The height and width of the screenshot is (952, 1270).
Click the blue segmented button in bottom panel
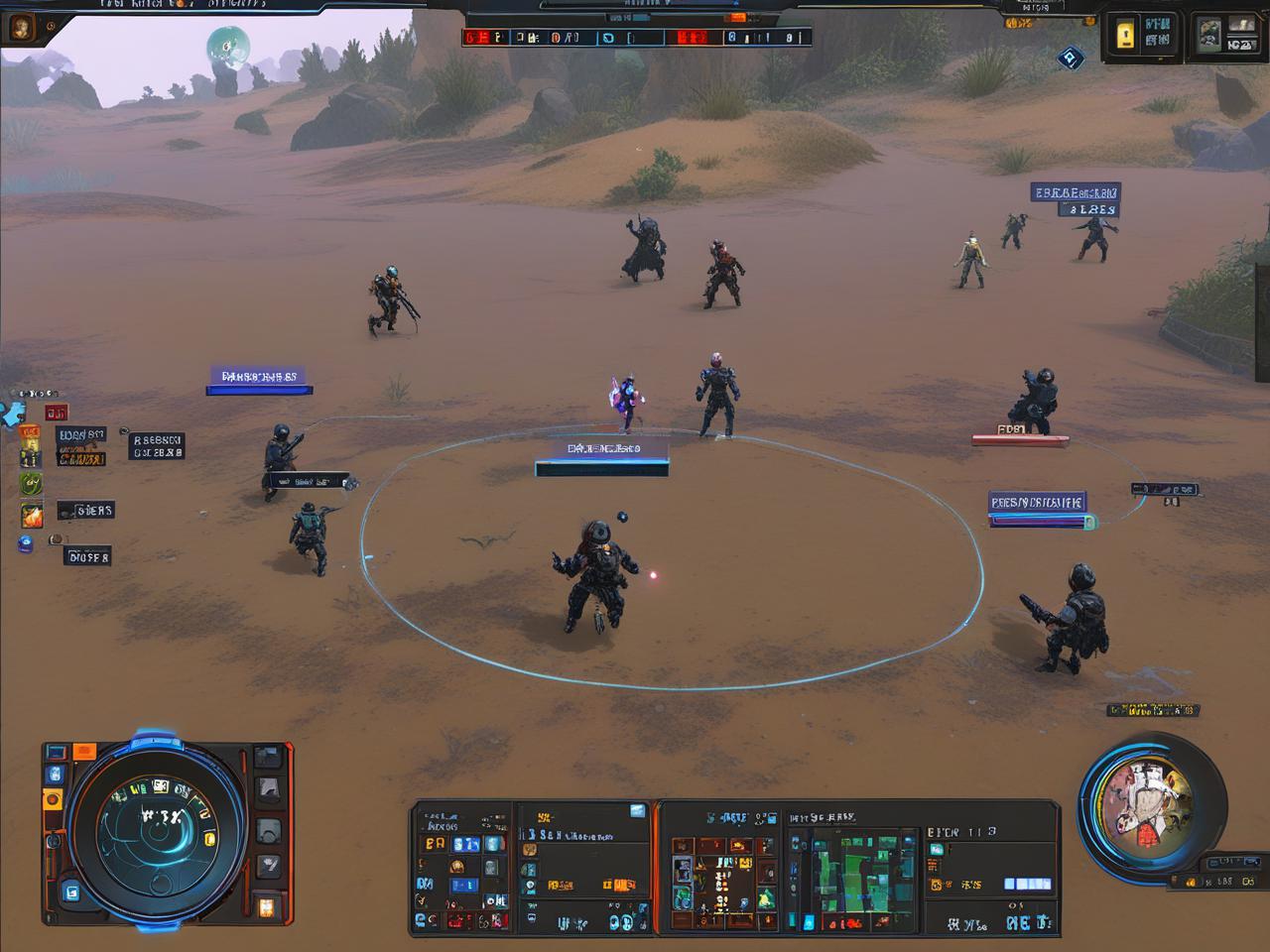[1027, 884]
